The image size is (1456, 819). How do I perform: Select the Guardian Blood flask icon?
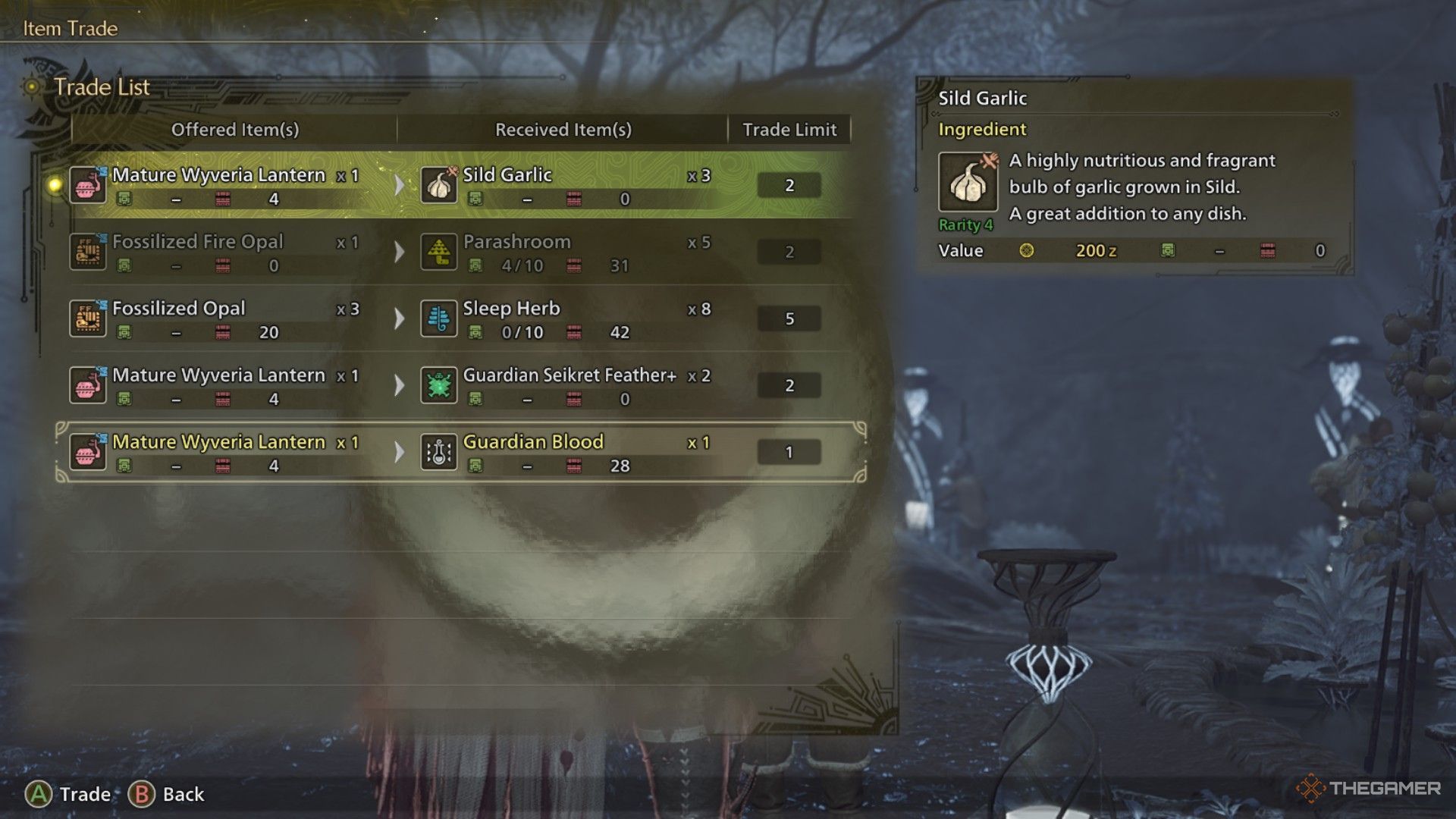click(439, 453)
